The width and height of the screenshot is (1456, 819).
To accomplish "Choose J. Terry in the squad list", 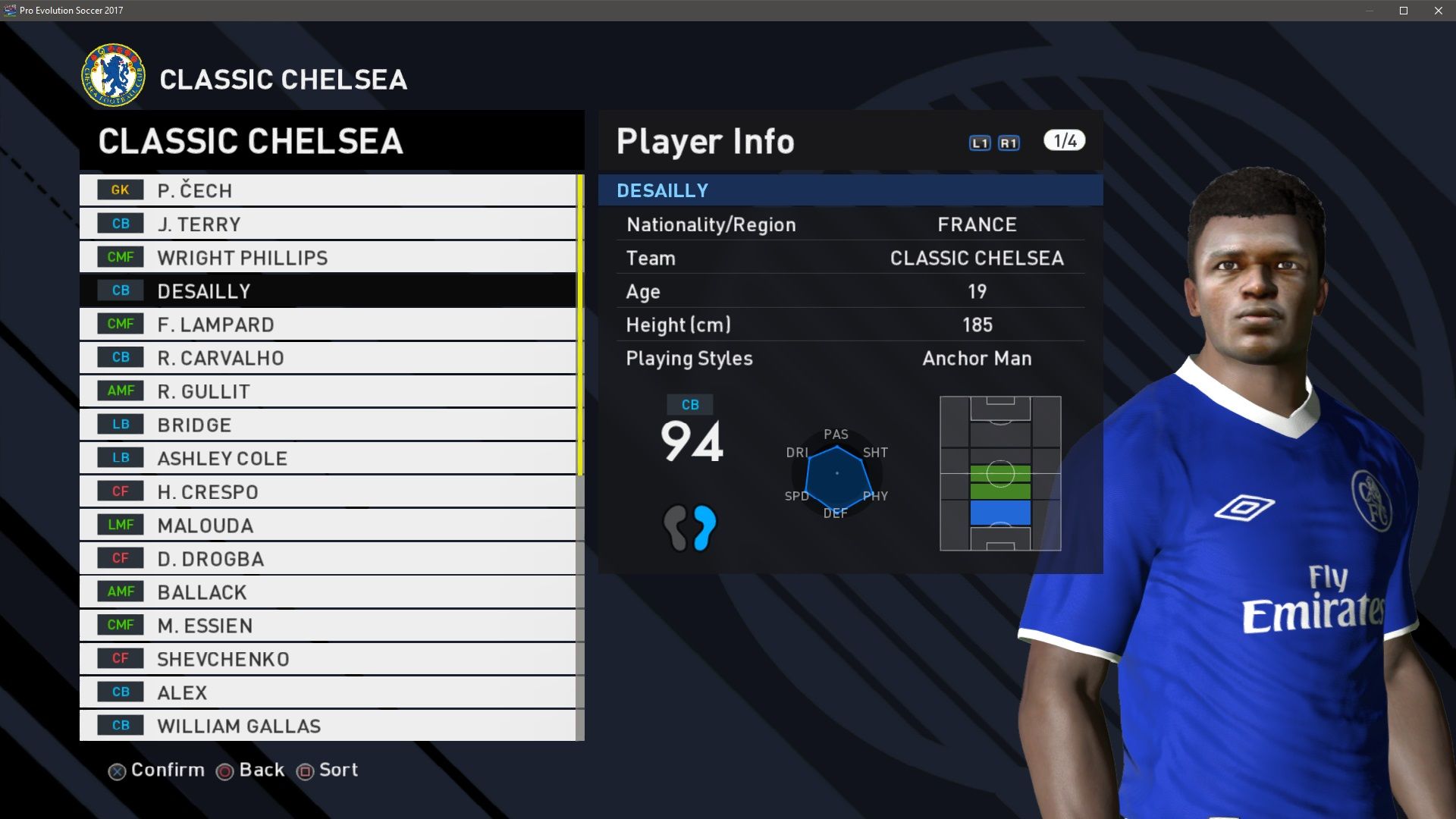I will coord(328,224).
